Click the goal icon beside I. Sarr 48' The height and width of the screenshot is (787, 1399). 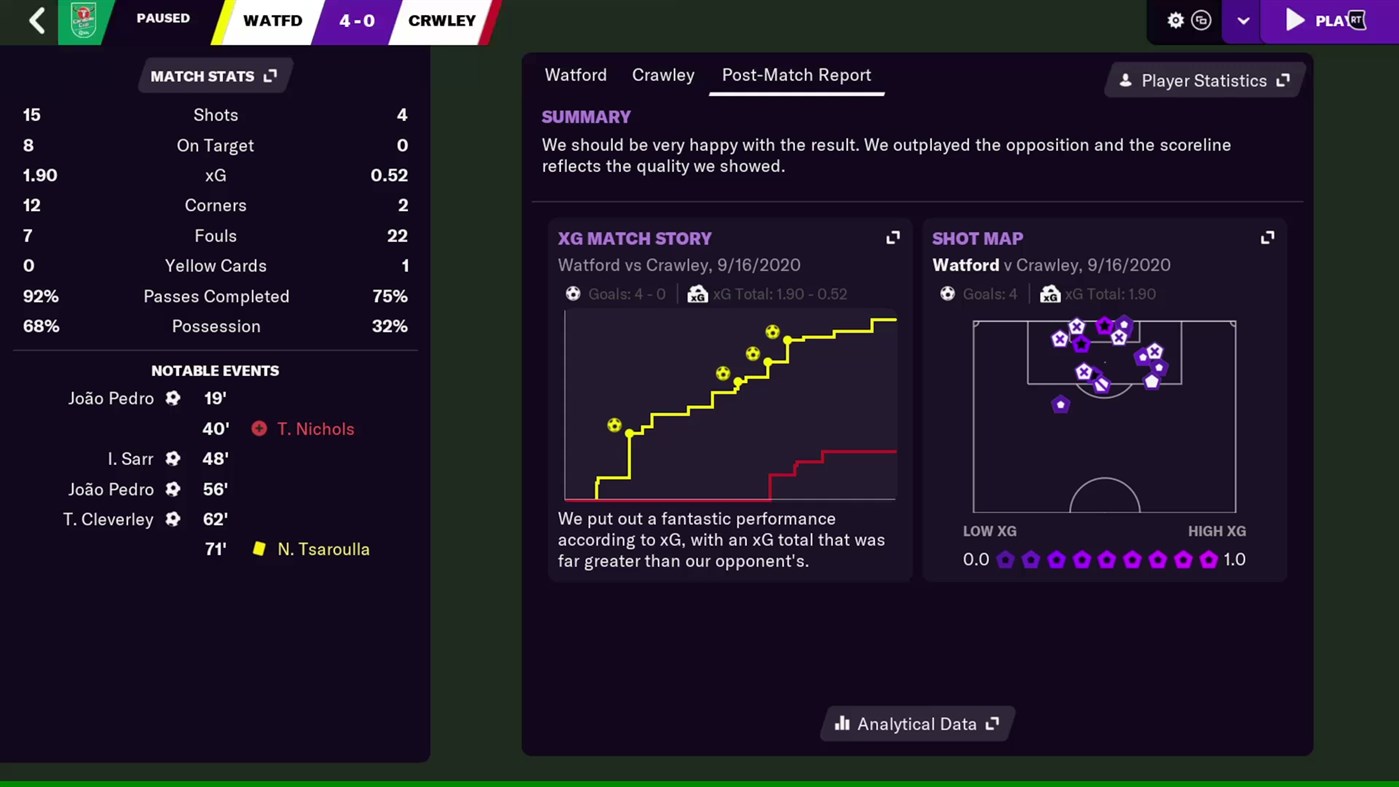click(173, 459)
